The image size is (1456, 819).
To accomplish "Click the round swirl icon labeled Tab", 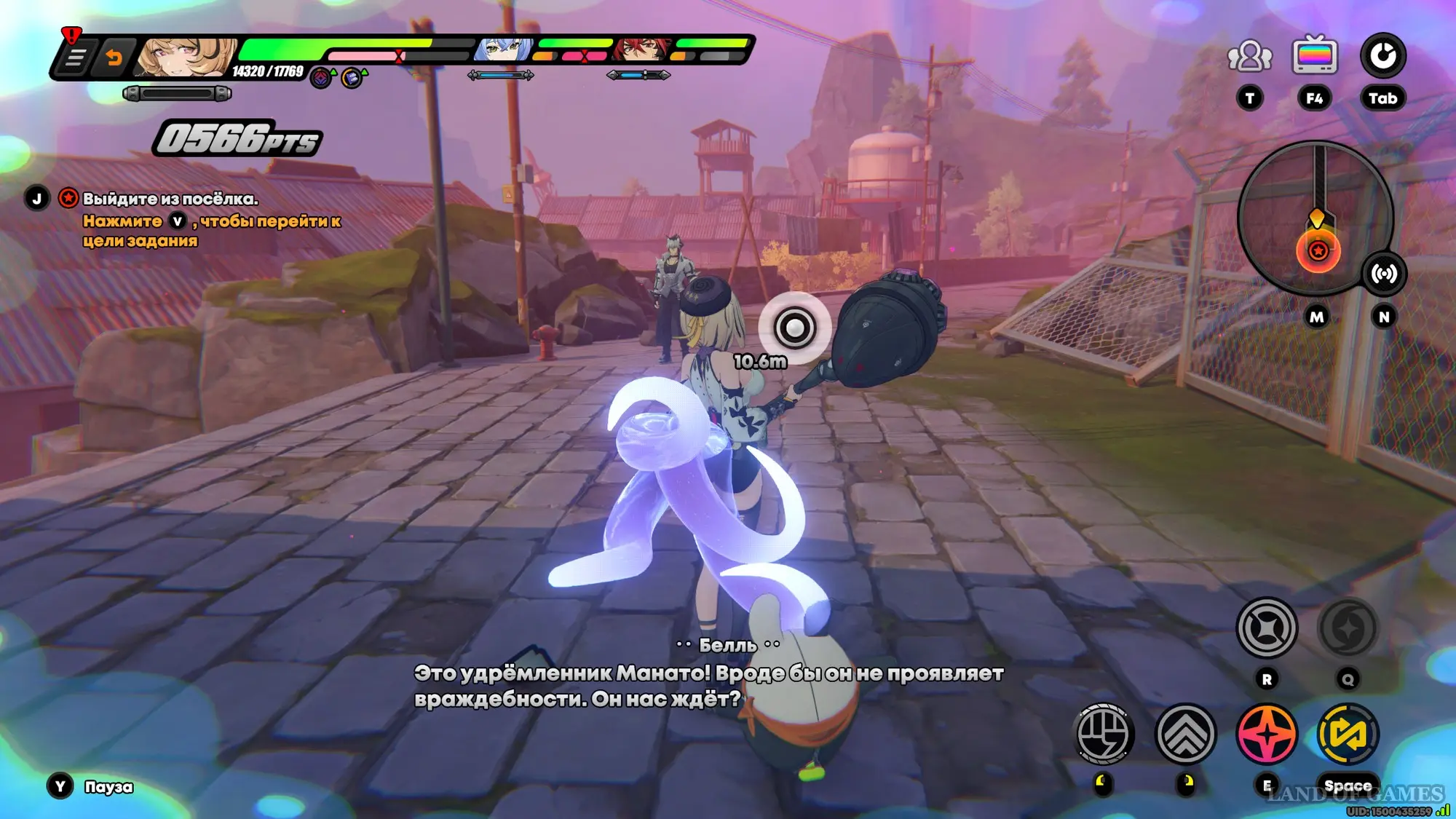I will (x=1383, y=55).
